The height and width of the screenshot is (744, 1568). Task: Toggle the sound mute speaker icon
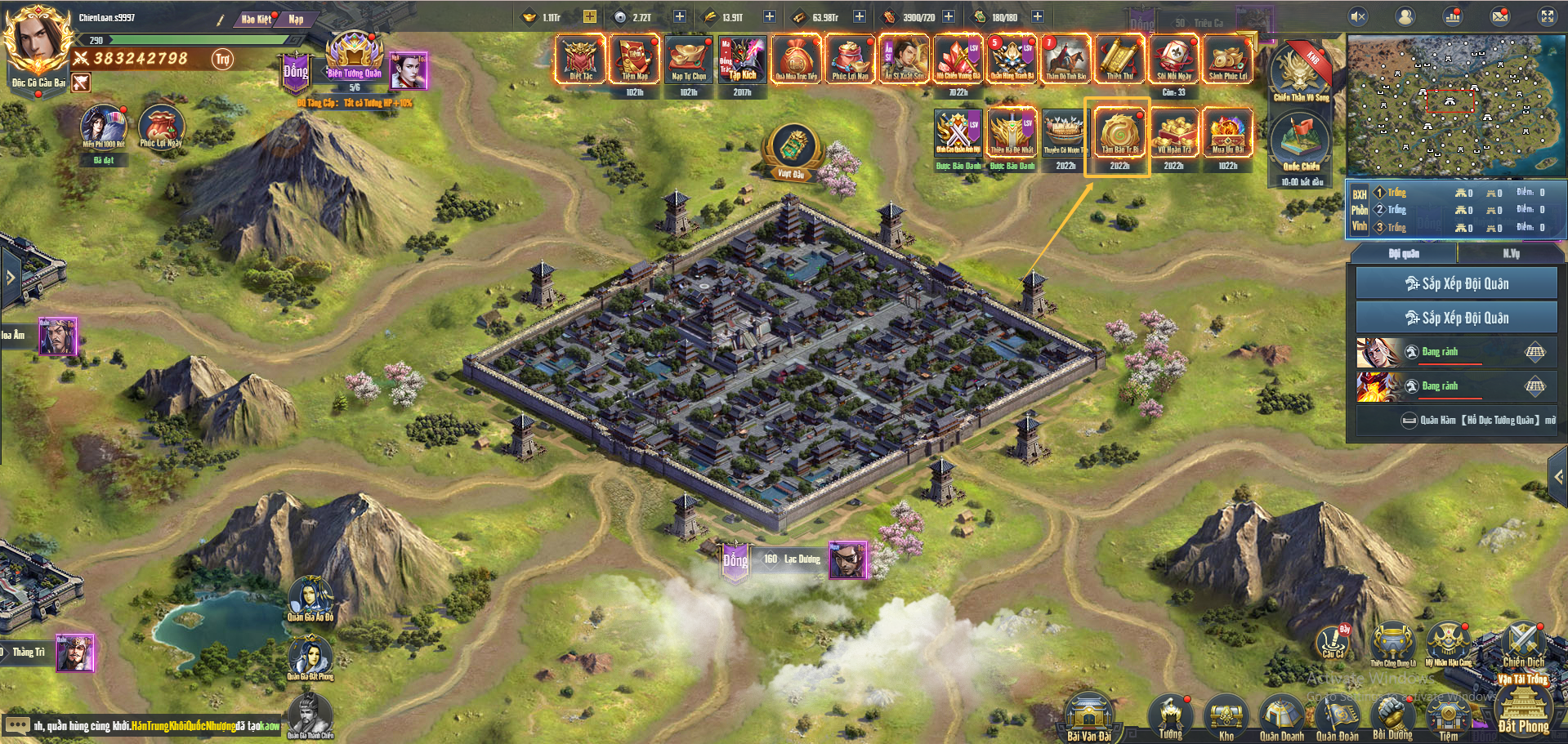pyautogui.click(x=1358, y=16)
